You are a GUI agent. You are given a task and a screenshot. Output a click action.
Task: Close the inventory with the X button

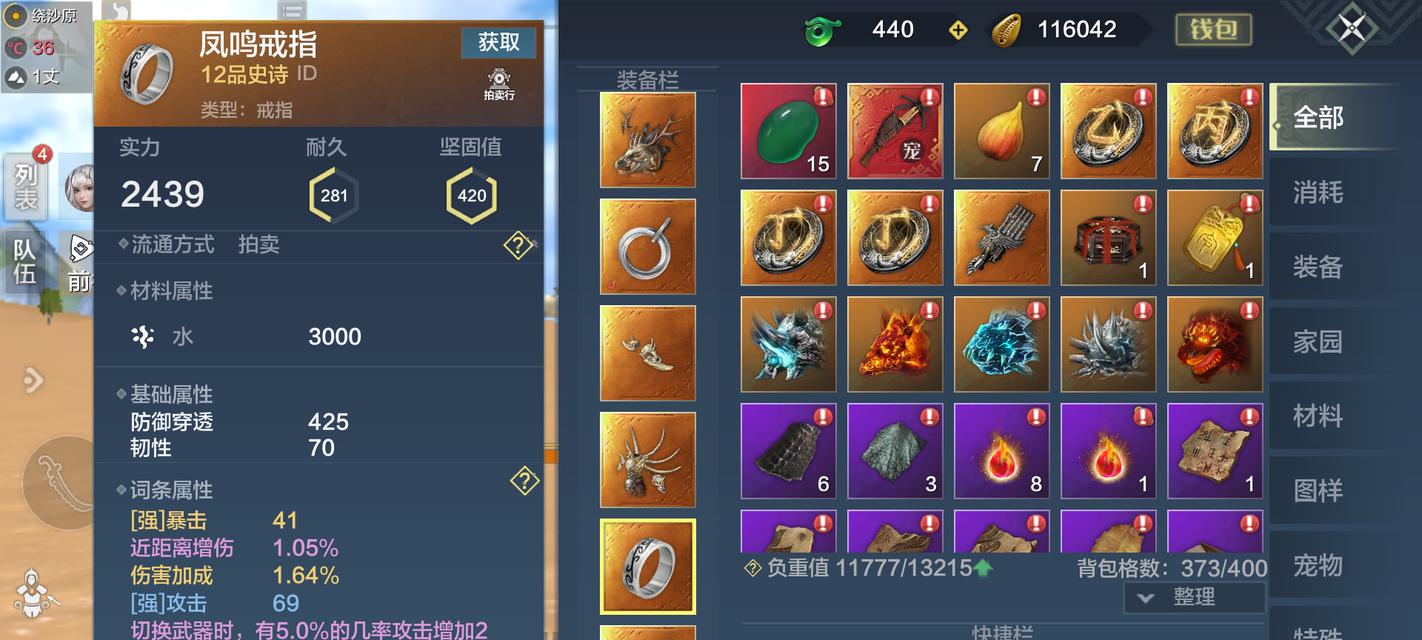click(1352, 27)
